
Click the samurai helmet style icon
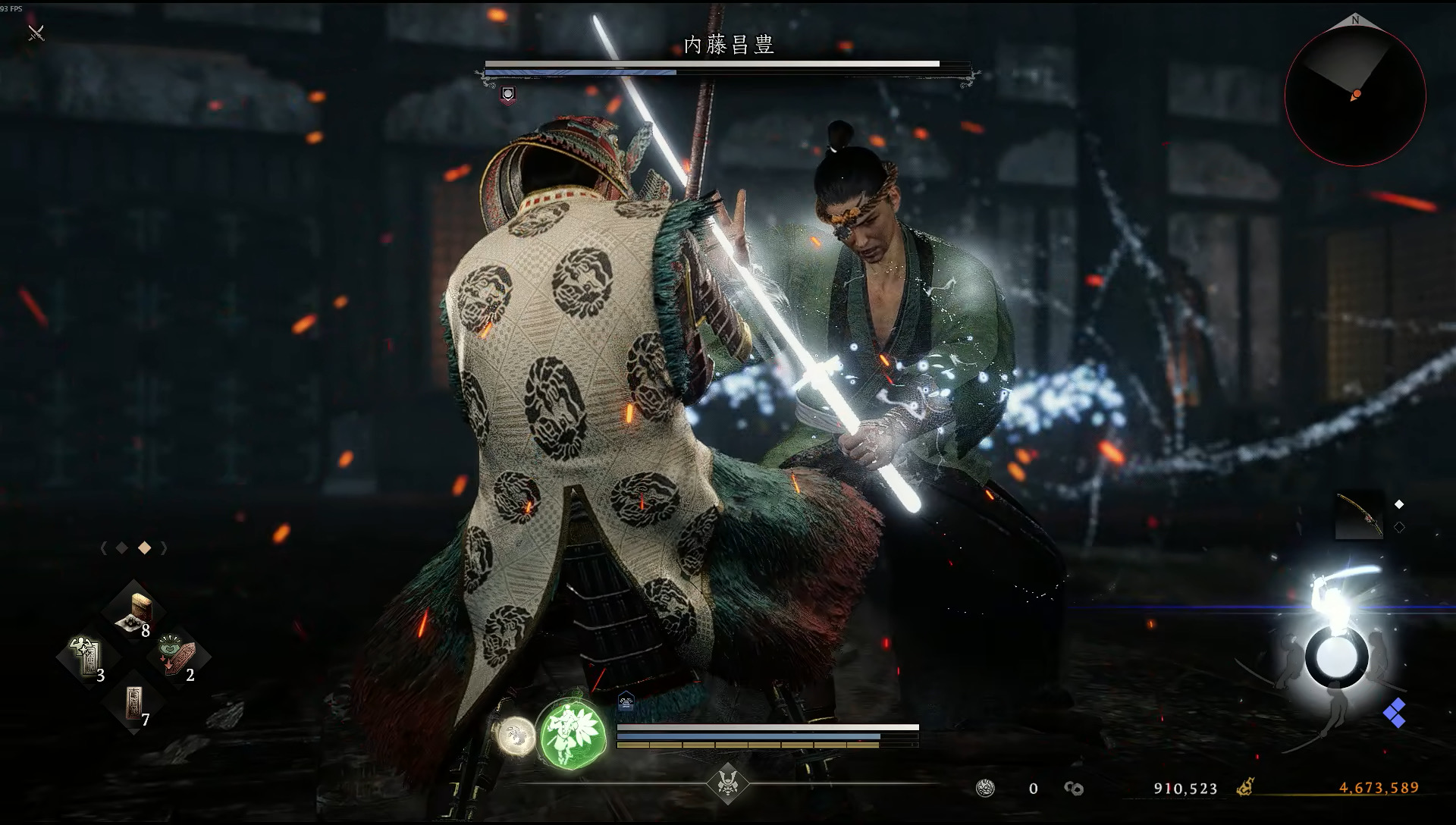[728, 783]
